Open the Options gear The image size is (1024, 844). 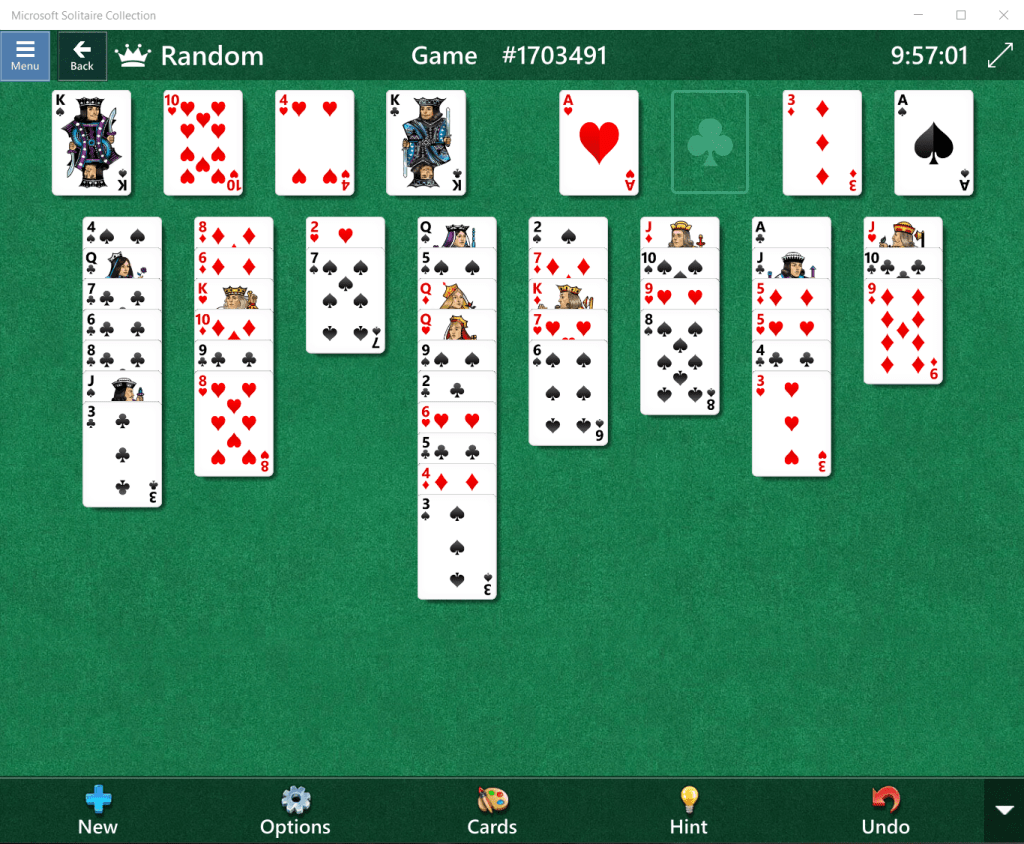coord(295,811)
